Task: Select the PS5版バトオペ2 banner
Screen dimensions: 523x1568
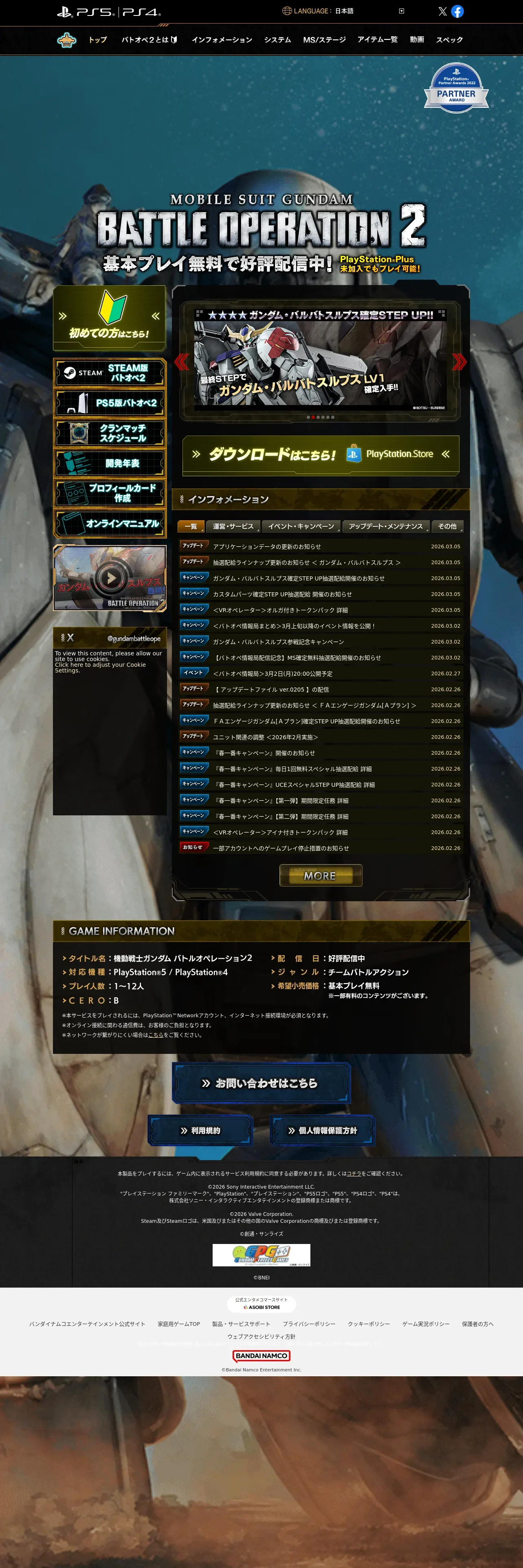Action: coord(110,403)
